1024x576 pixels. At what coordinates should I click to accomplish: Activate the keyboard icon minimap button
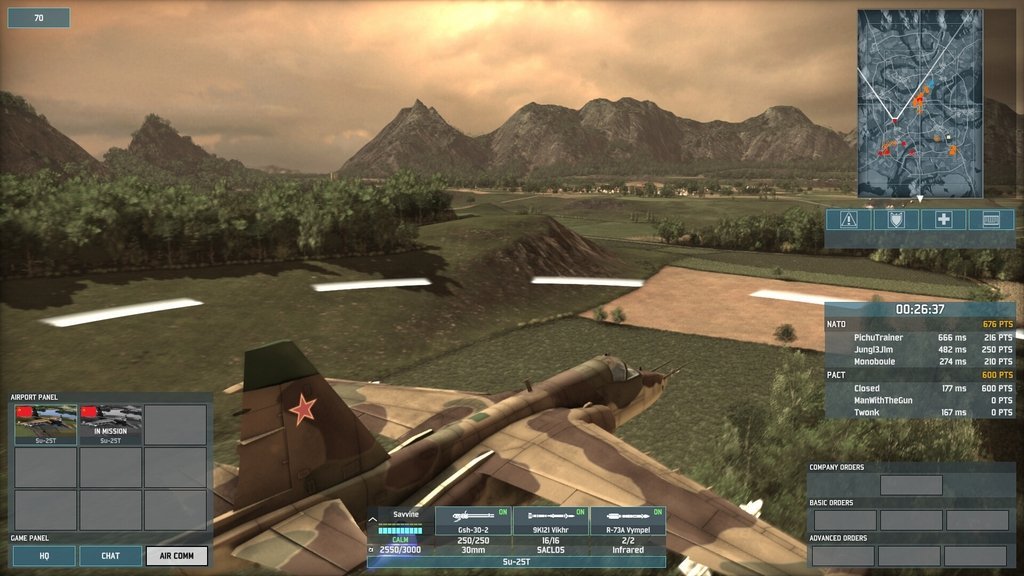991,220
